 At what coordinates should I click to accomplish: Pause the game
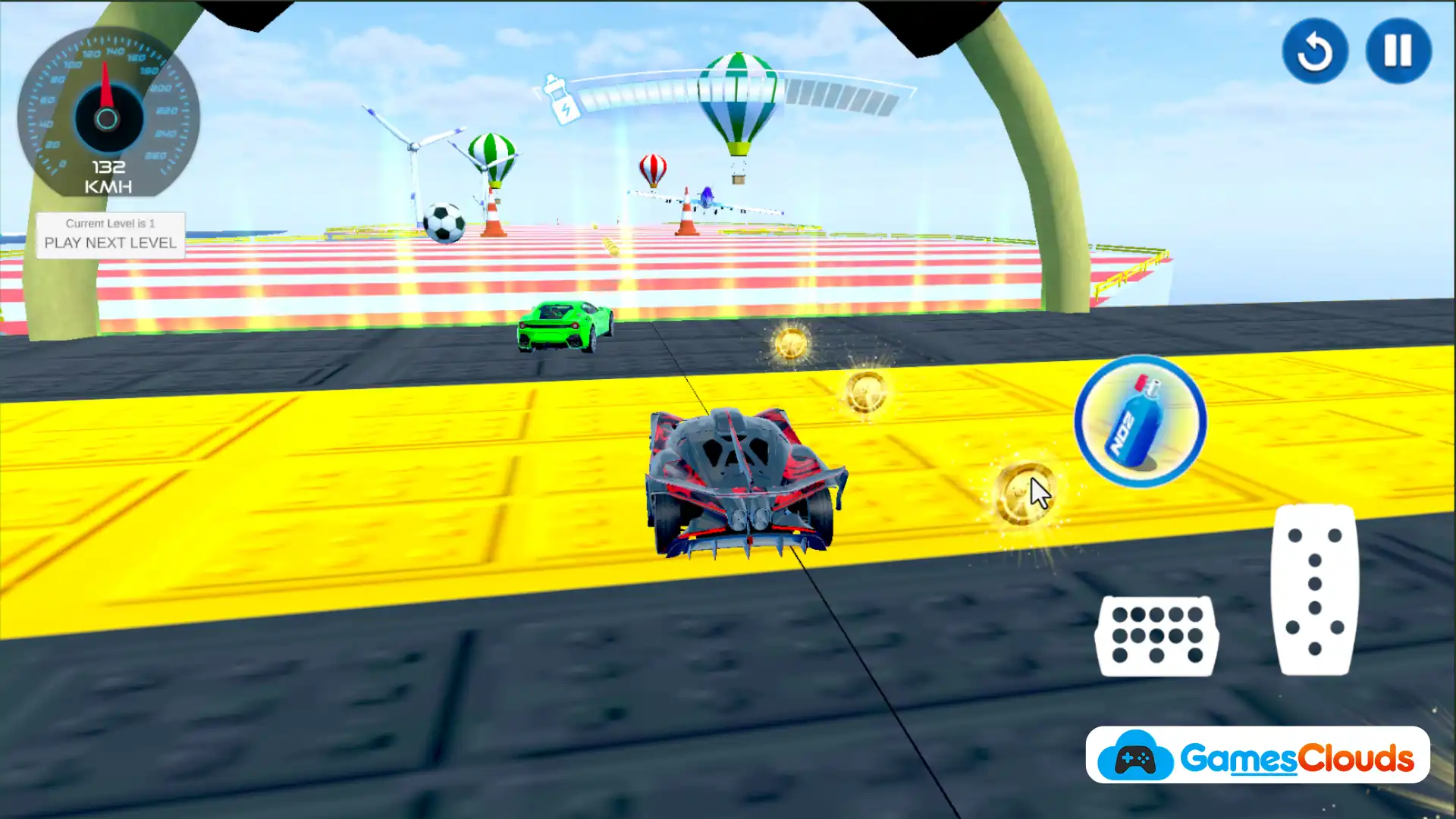[1398, 51]
